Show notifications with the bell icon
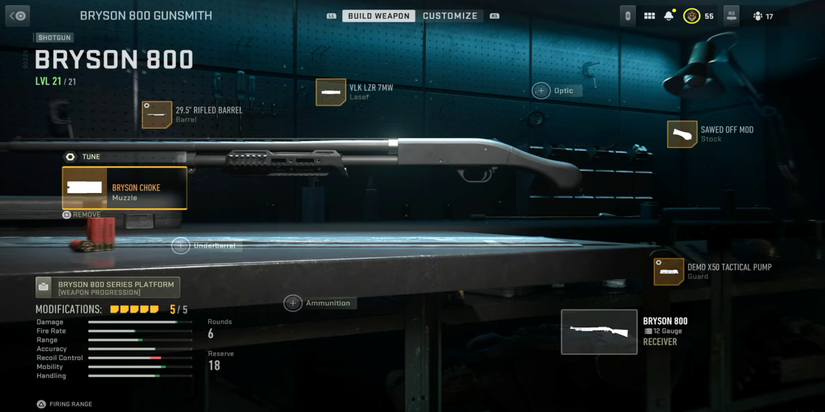Viewport: 825px width, 412px height. (669, 16)
